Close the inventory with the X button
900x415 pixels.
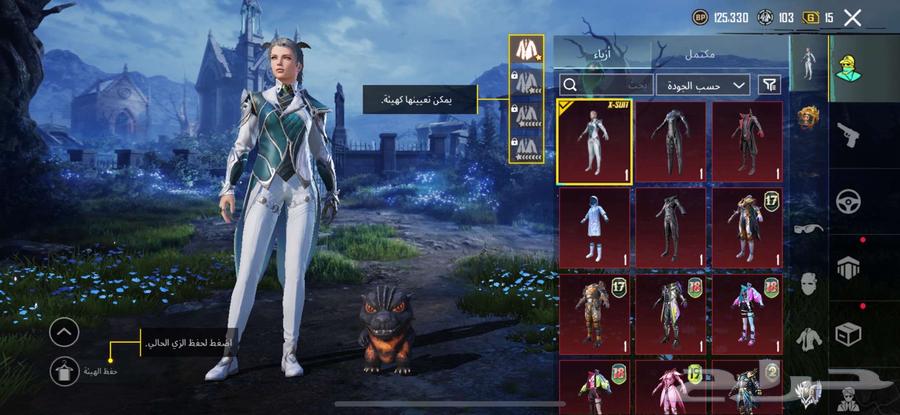852,17
